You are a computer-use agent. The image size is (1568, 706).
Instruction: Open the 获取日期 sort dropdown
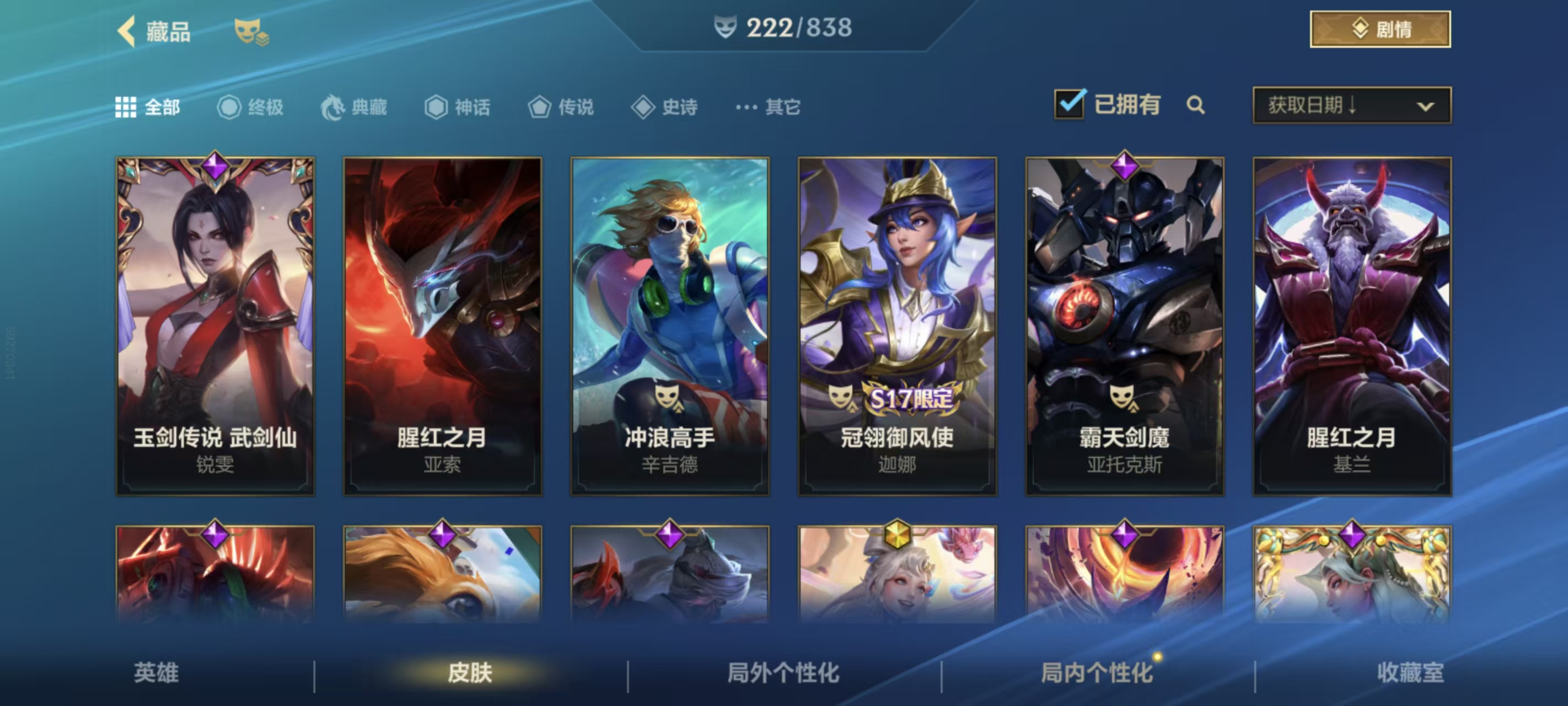coord(1351,105)
